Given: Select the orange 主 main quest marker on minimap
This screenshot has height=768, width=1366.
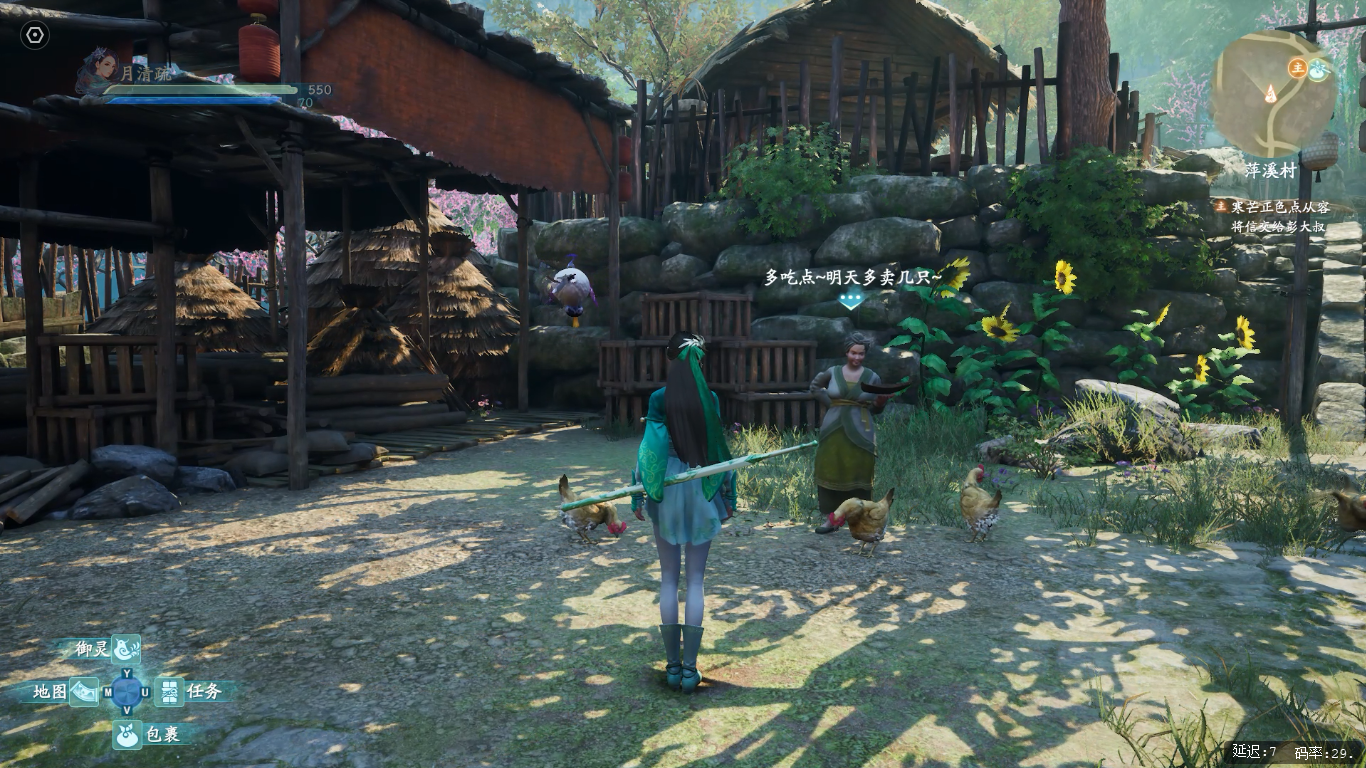Looking at the screenshot, I should (x=1297, y=68).
